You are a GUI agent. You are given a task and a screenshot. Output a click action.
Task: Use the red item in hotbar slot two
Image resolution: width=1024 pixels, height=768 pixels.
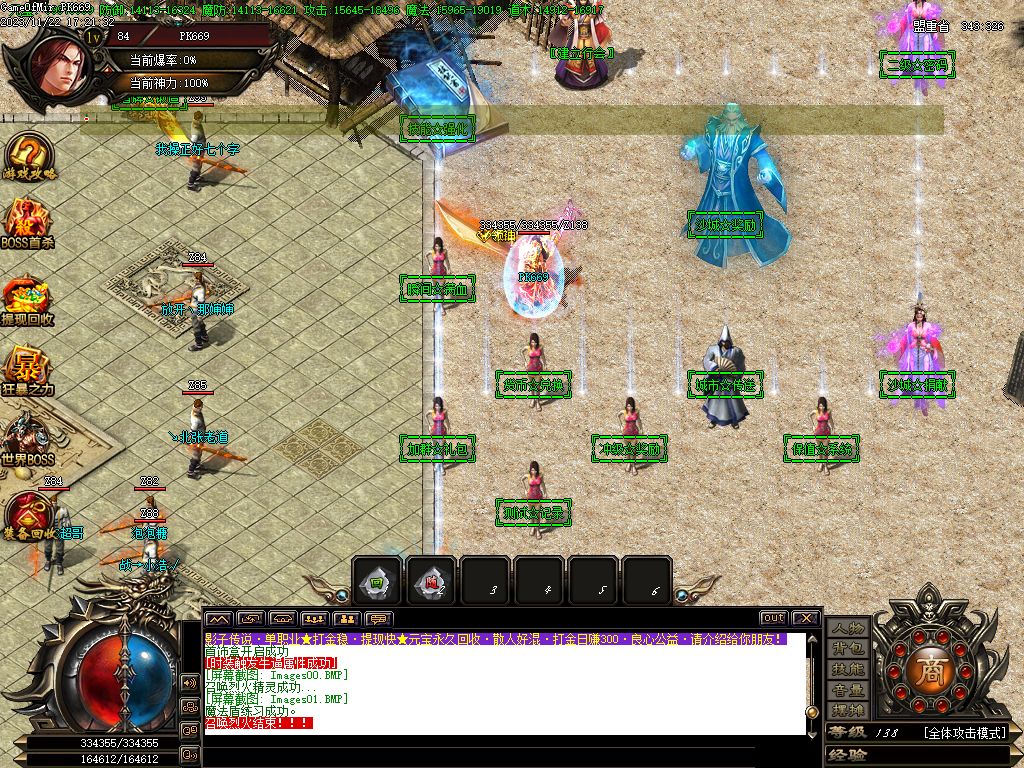coord(432,582)
